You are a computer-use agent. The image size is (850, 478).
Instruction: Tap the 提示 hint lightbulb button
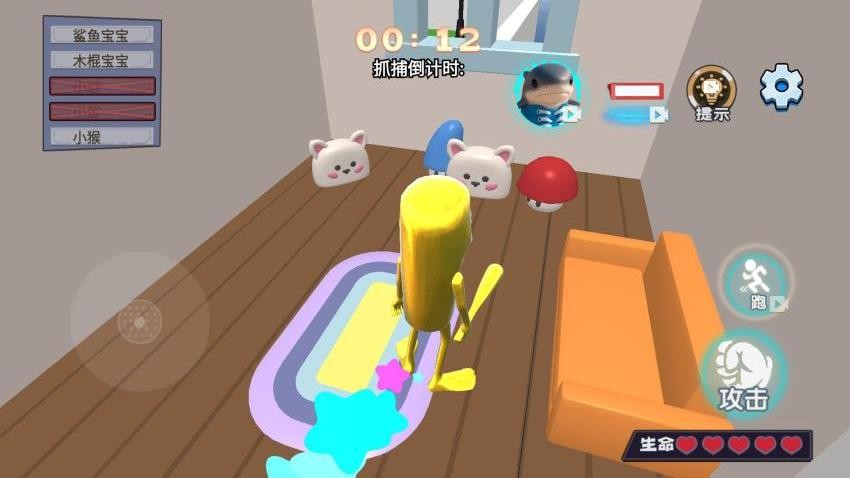coord(711,91)
